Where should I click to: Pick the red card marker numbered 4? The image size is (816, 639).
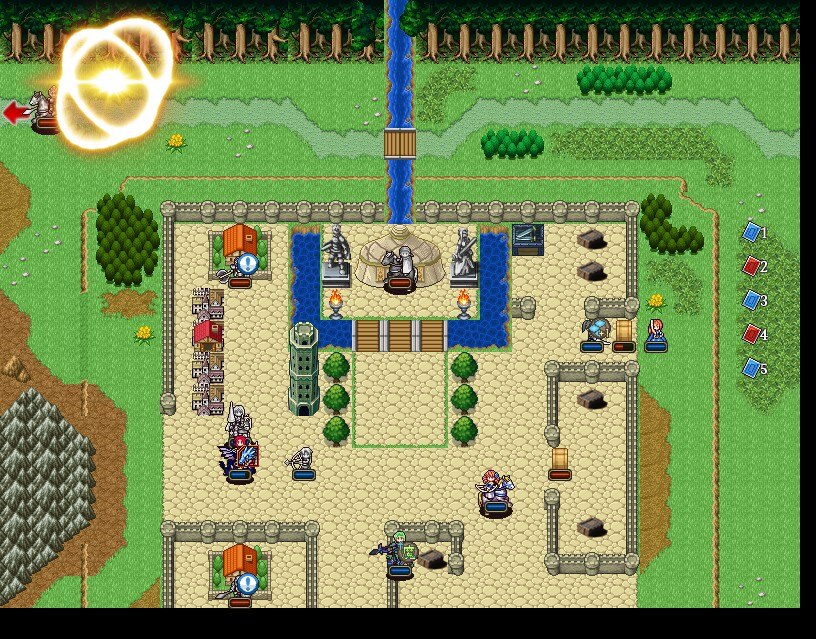click(x=752, y=334)
